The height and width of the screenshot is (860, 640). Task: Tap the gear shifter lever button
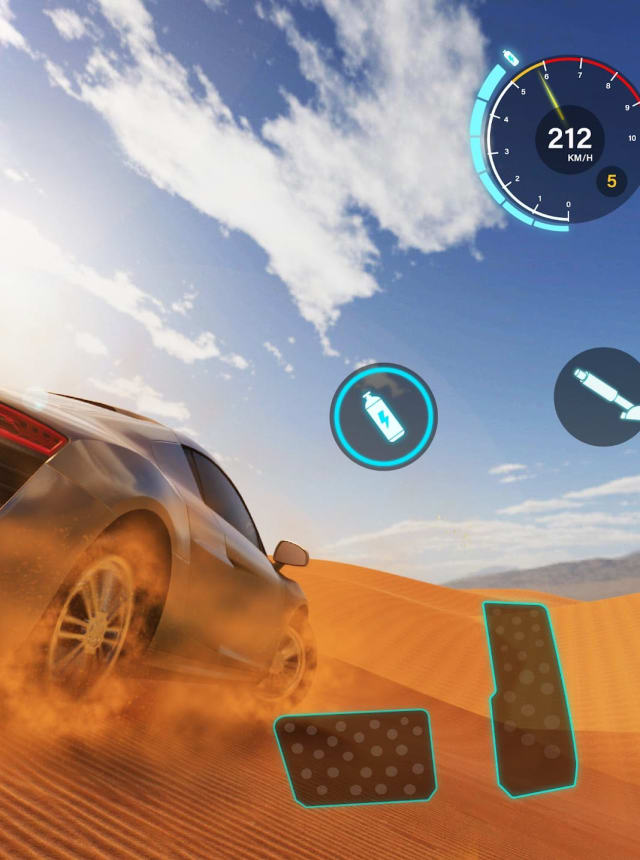[602, 396]
